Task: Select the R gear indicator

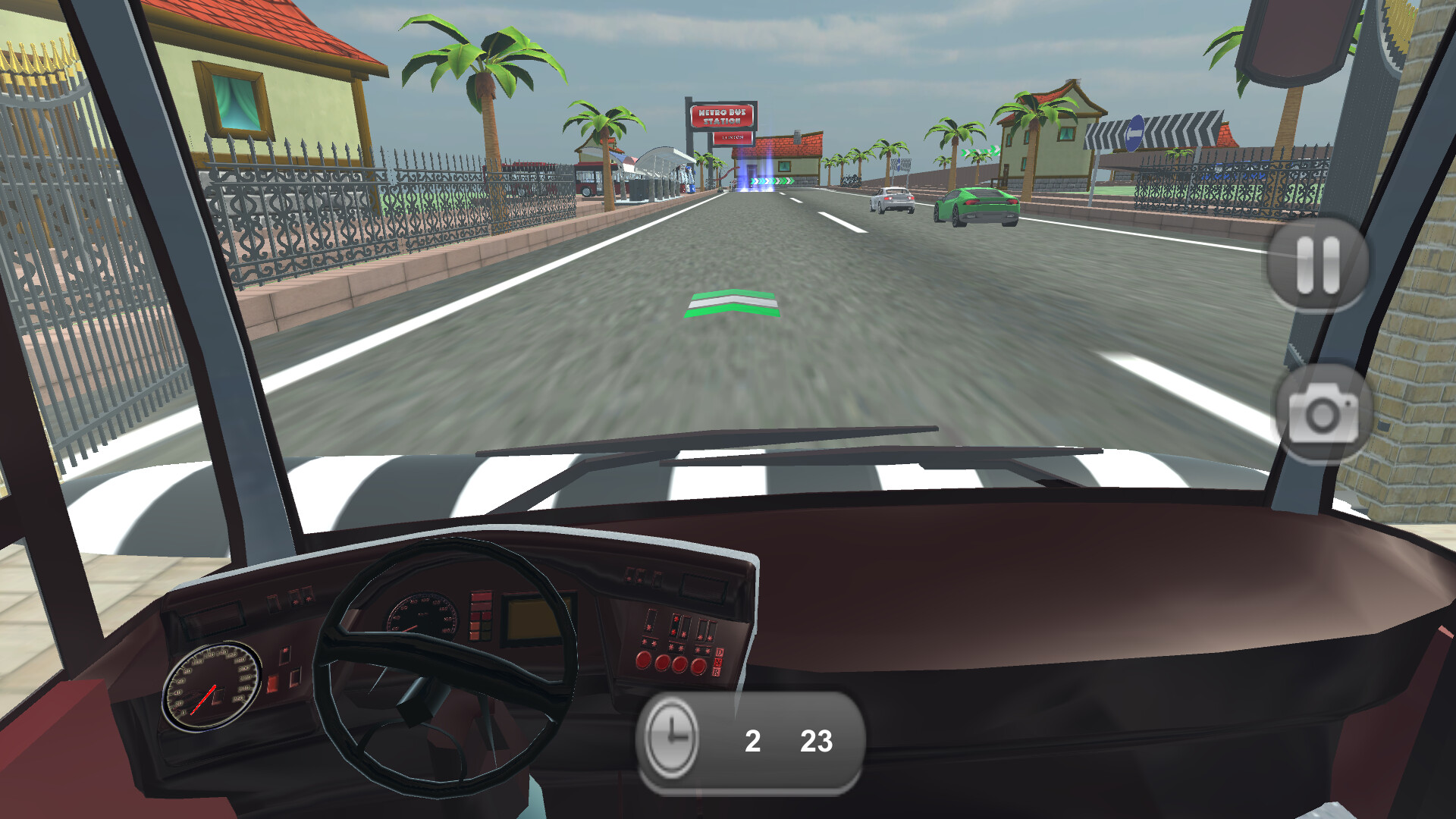Action: 717,671
